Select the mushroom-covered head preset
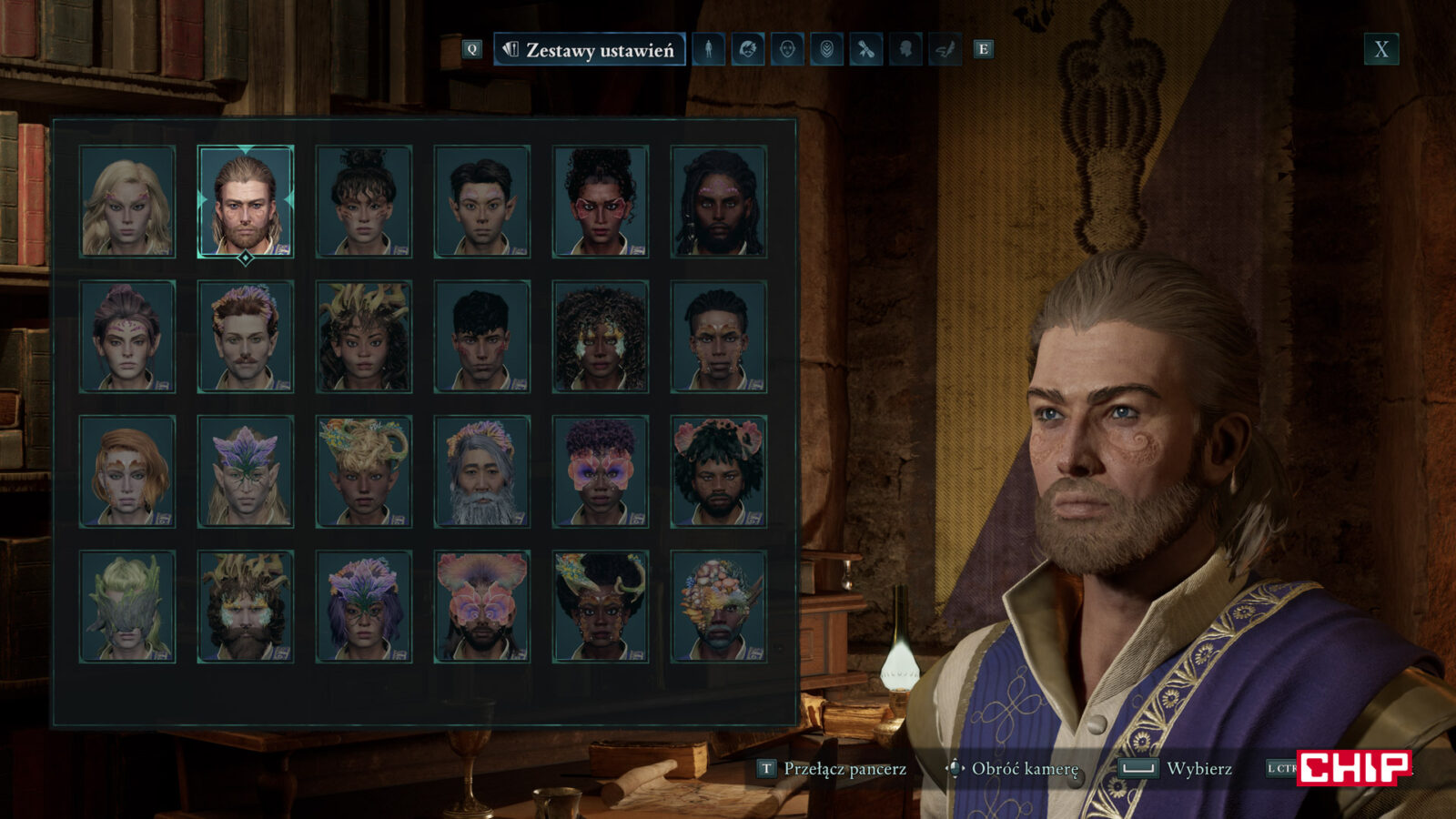Screen dimensions: 1456x819 pyautogui.click(x=719, y=606)
